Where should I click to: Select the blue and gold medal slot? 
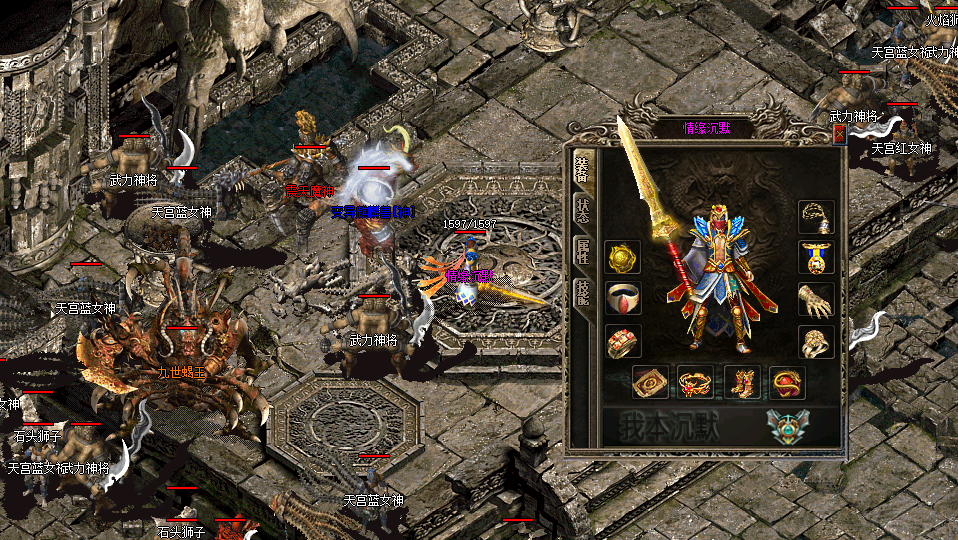[816, 258]
